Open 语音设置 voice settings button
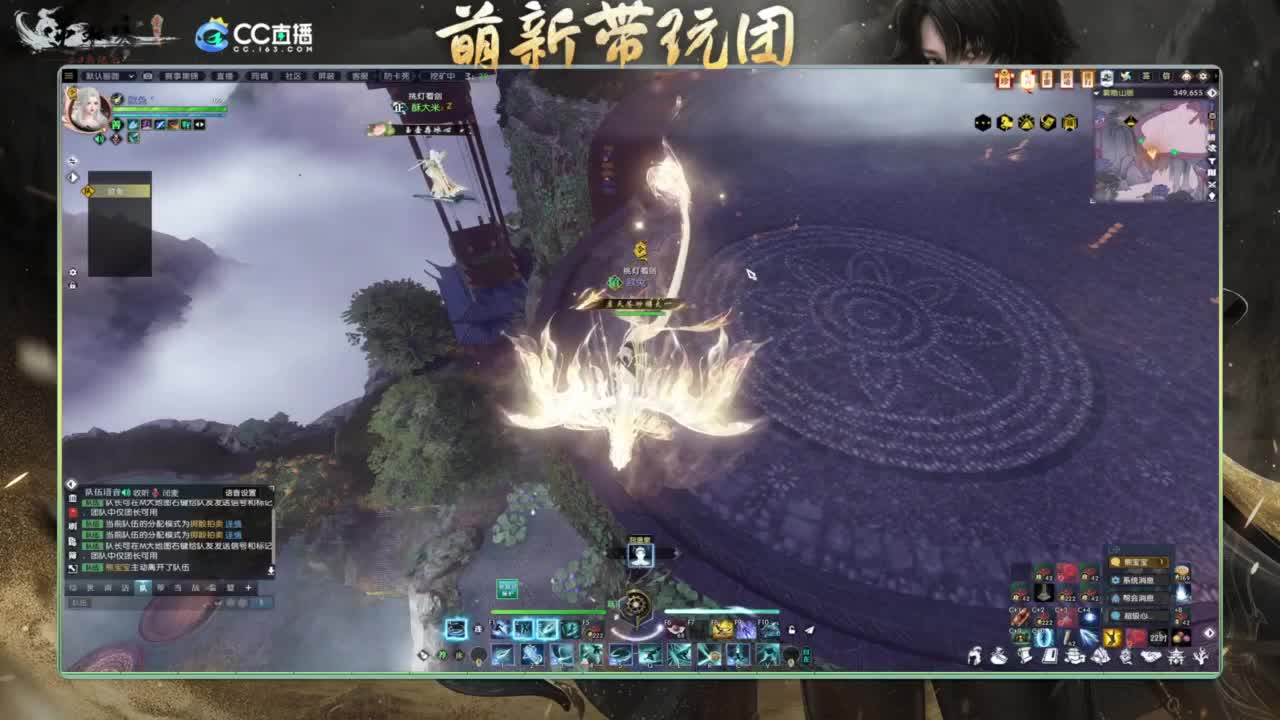 click(x=241, y=492)
